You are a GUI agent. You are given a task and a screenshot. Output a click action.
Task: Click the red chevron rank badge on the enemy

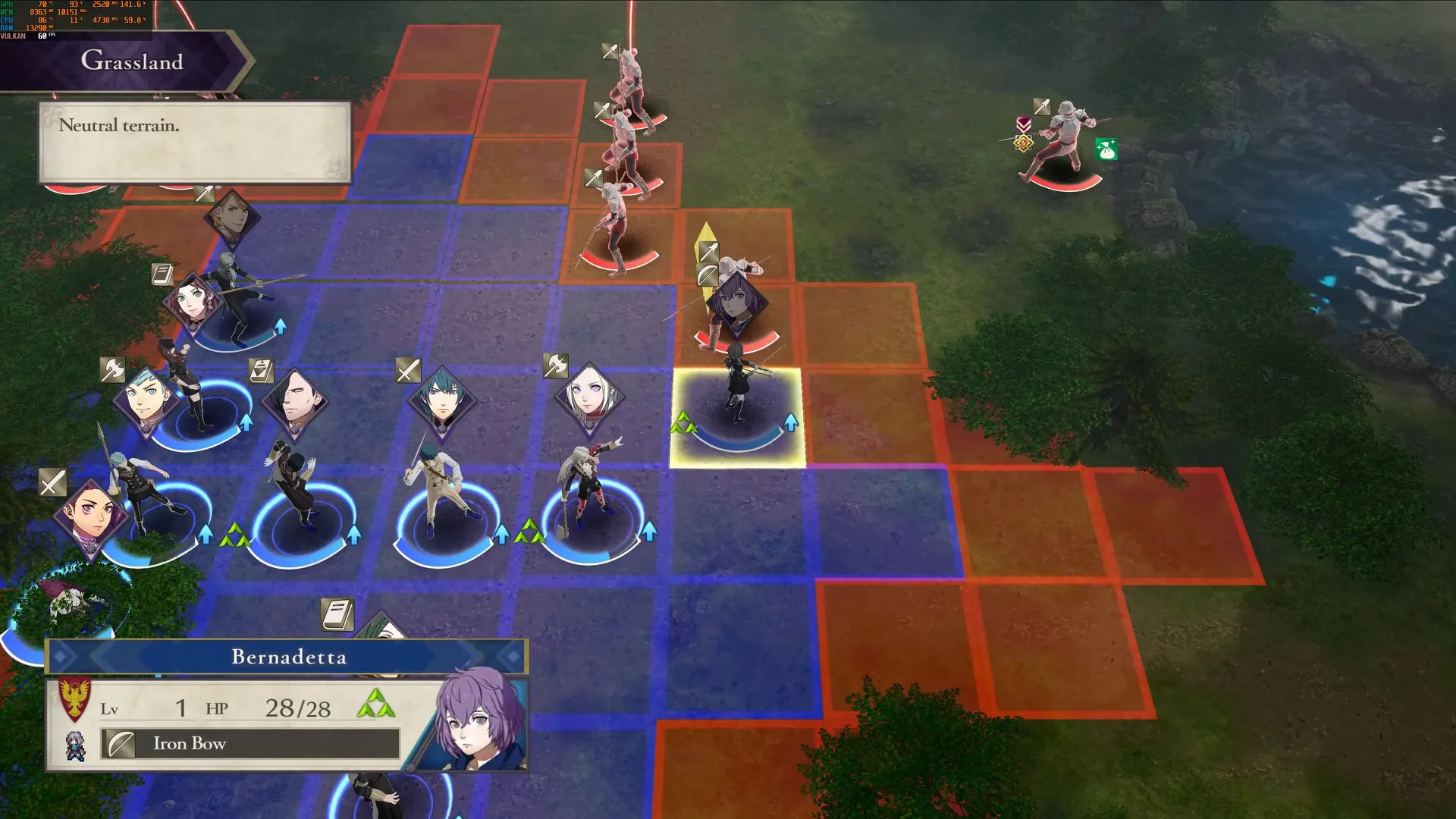click(1024, 124)
